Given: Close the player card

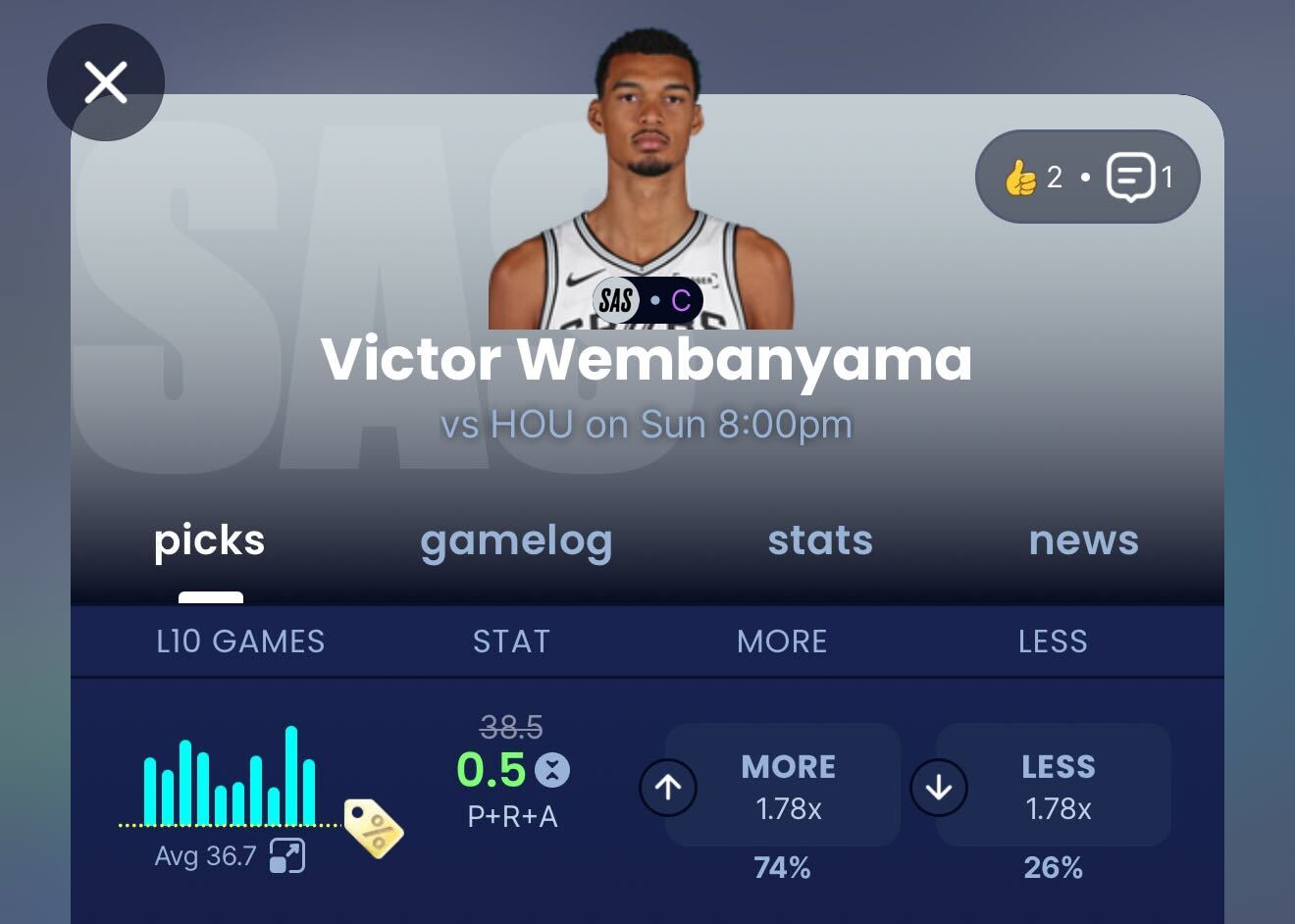Looking at the screenshot, I should pyautogui.click(x=106, y=82).
